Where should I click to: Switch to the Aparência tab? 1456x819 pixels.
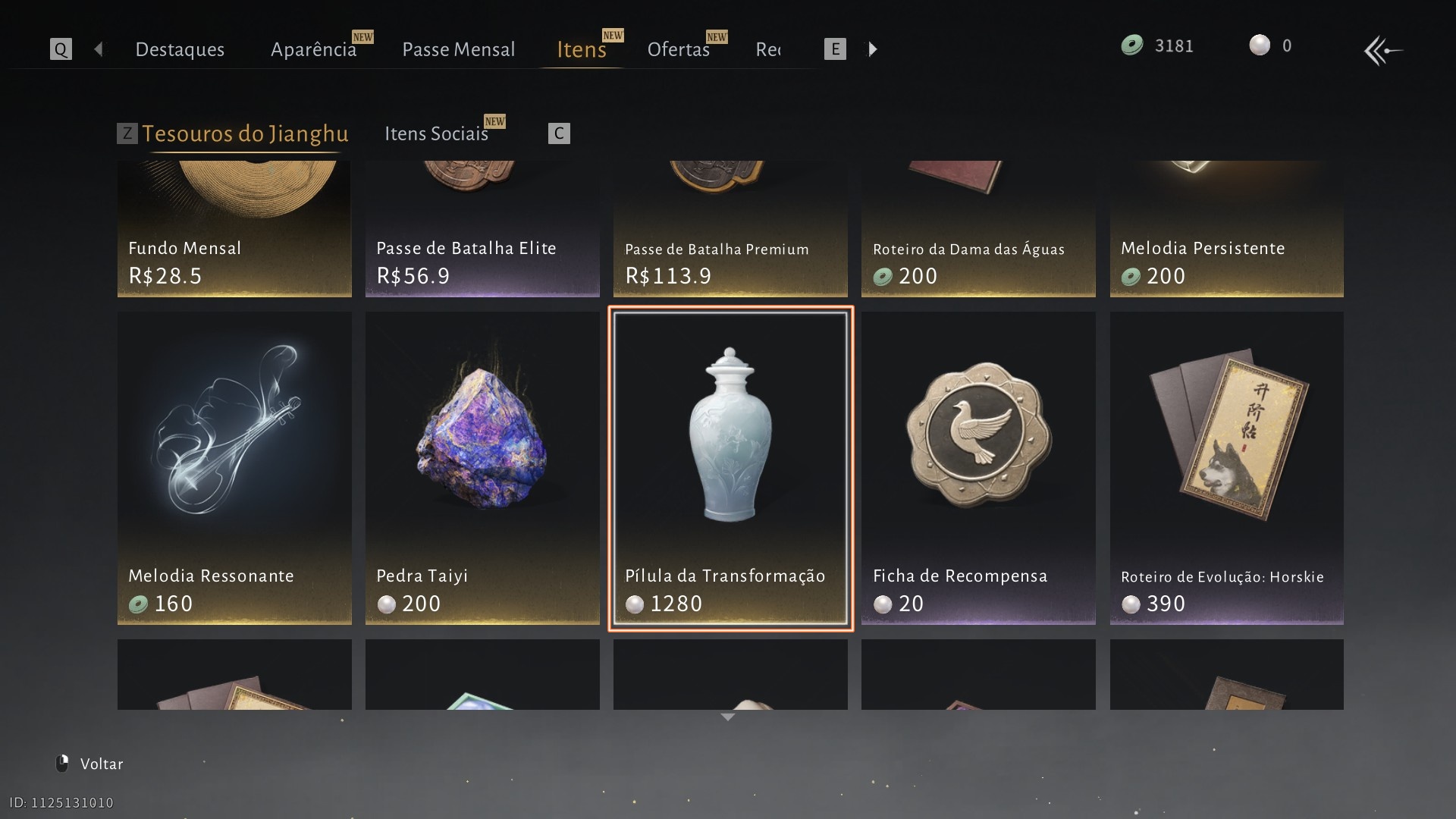(x=313, y=49)
